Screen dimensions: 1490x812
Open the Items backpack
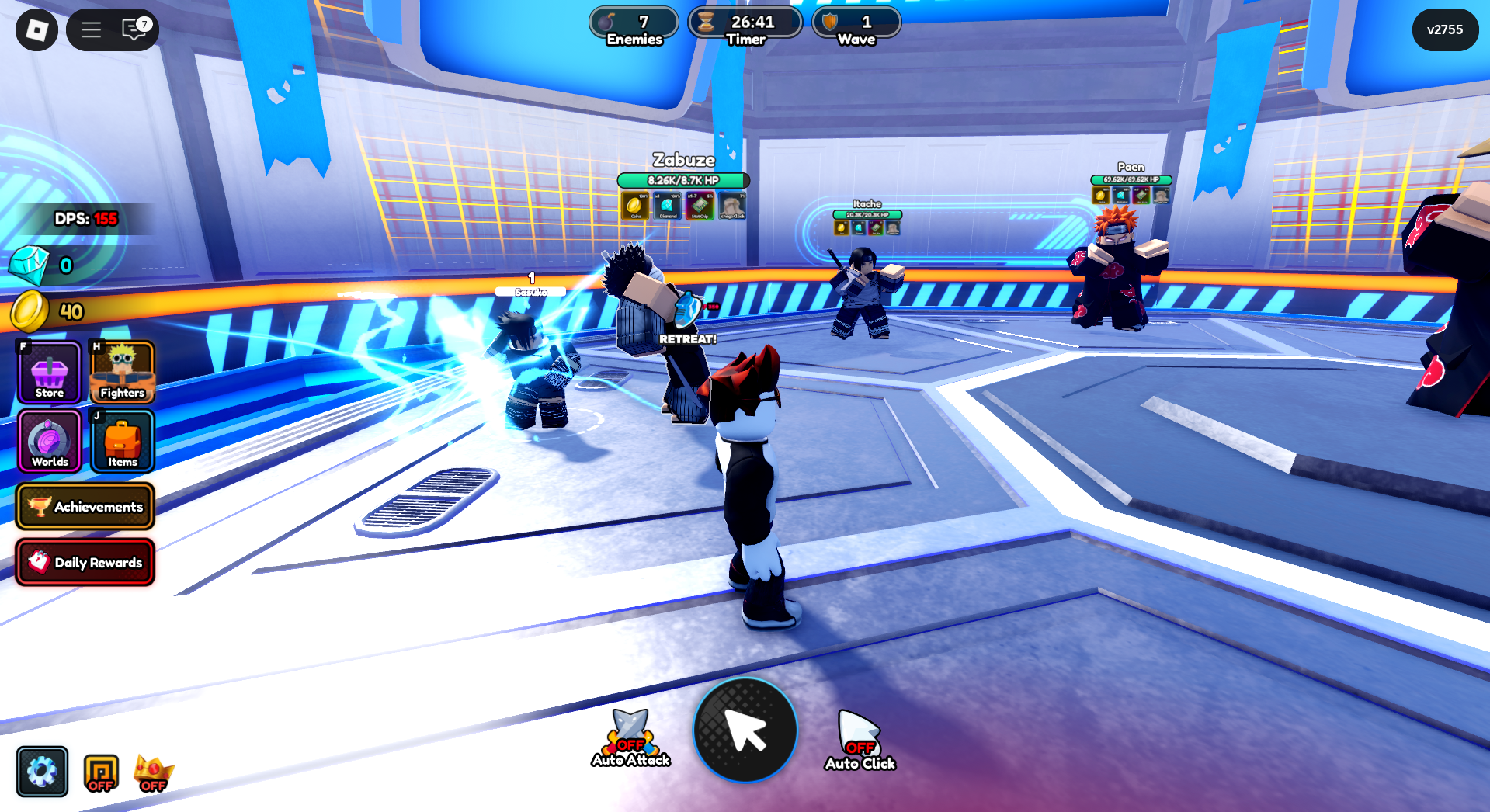(121, 442)
